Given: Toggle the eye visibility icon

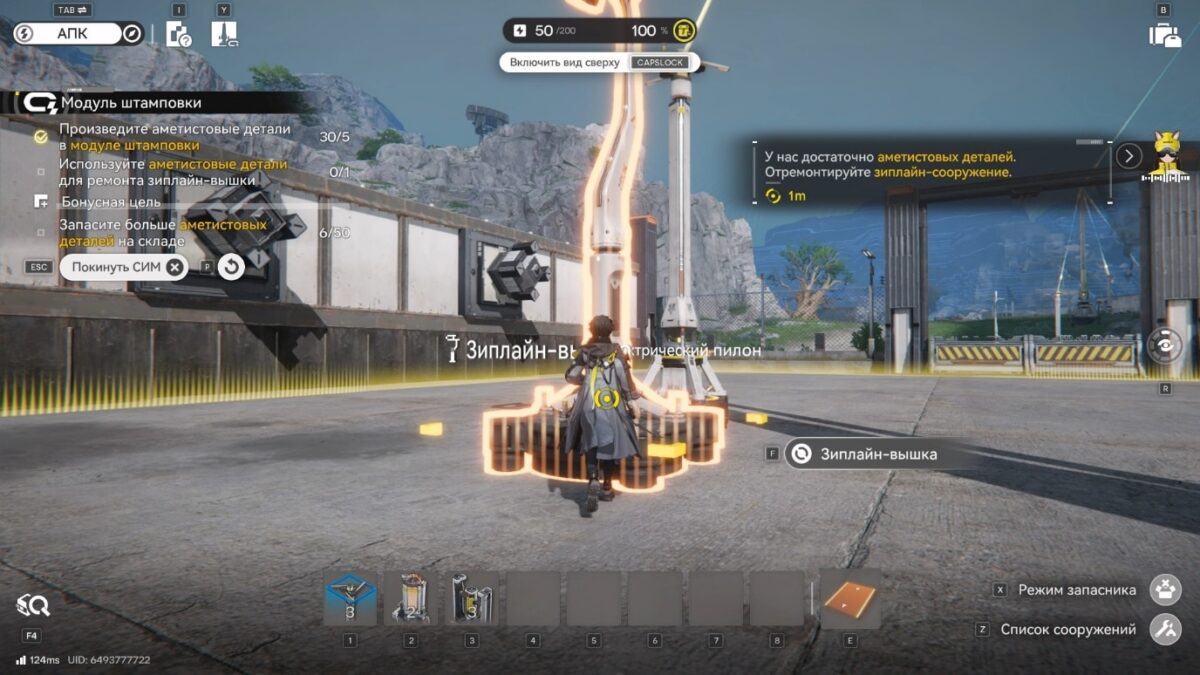Looking at the screenshot, I should pos(1165,346).
